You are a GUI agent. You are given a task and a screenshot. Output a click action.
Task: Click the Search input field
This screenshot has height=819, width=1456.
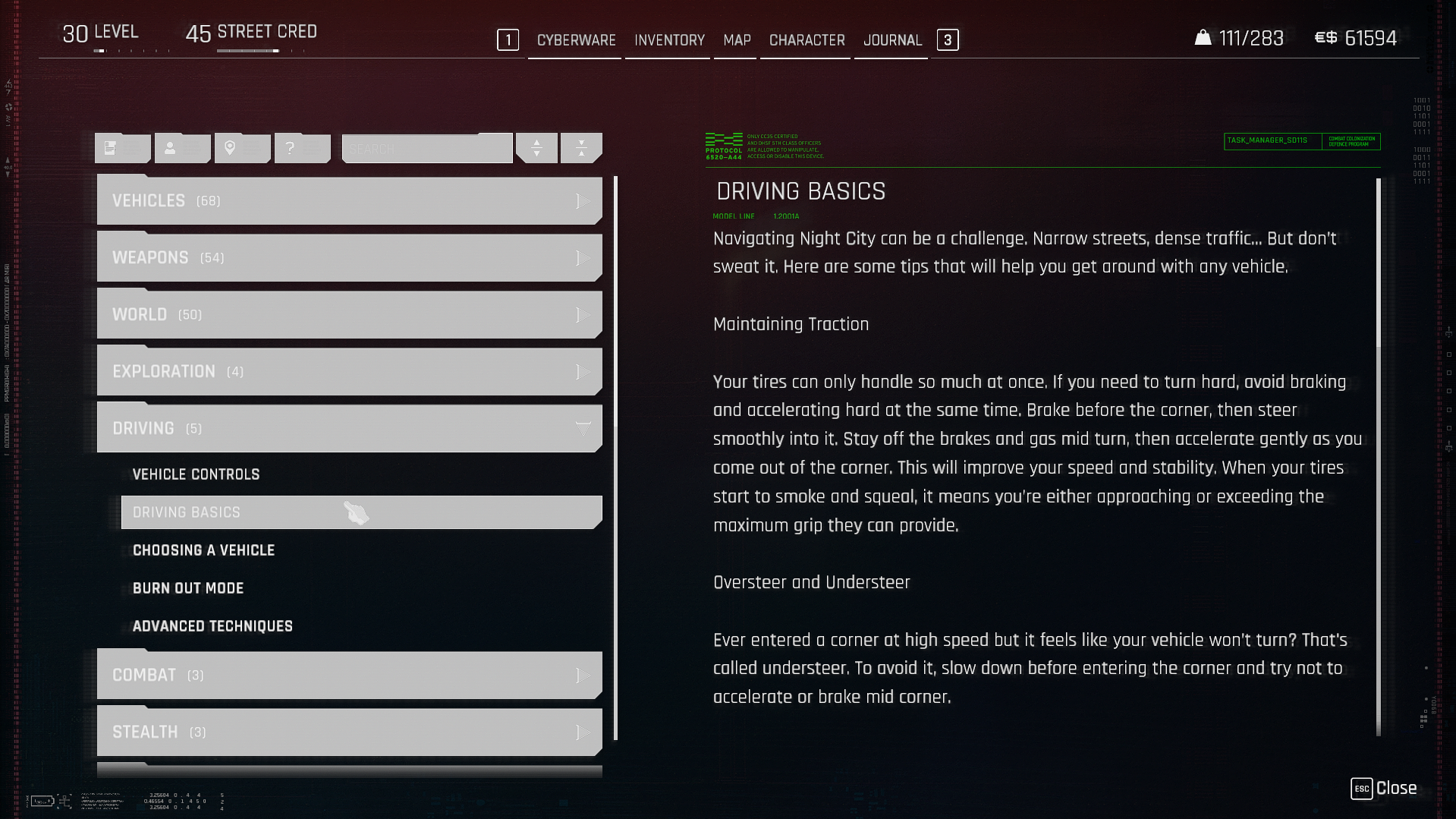[x=426, y=149]
